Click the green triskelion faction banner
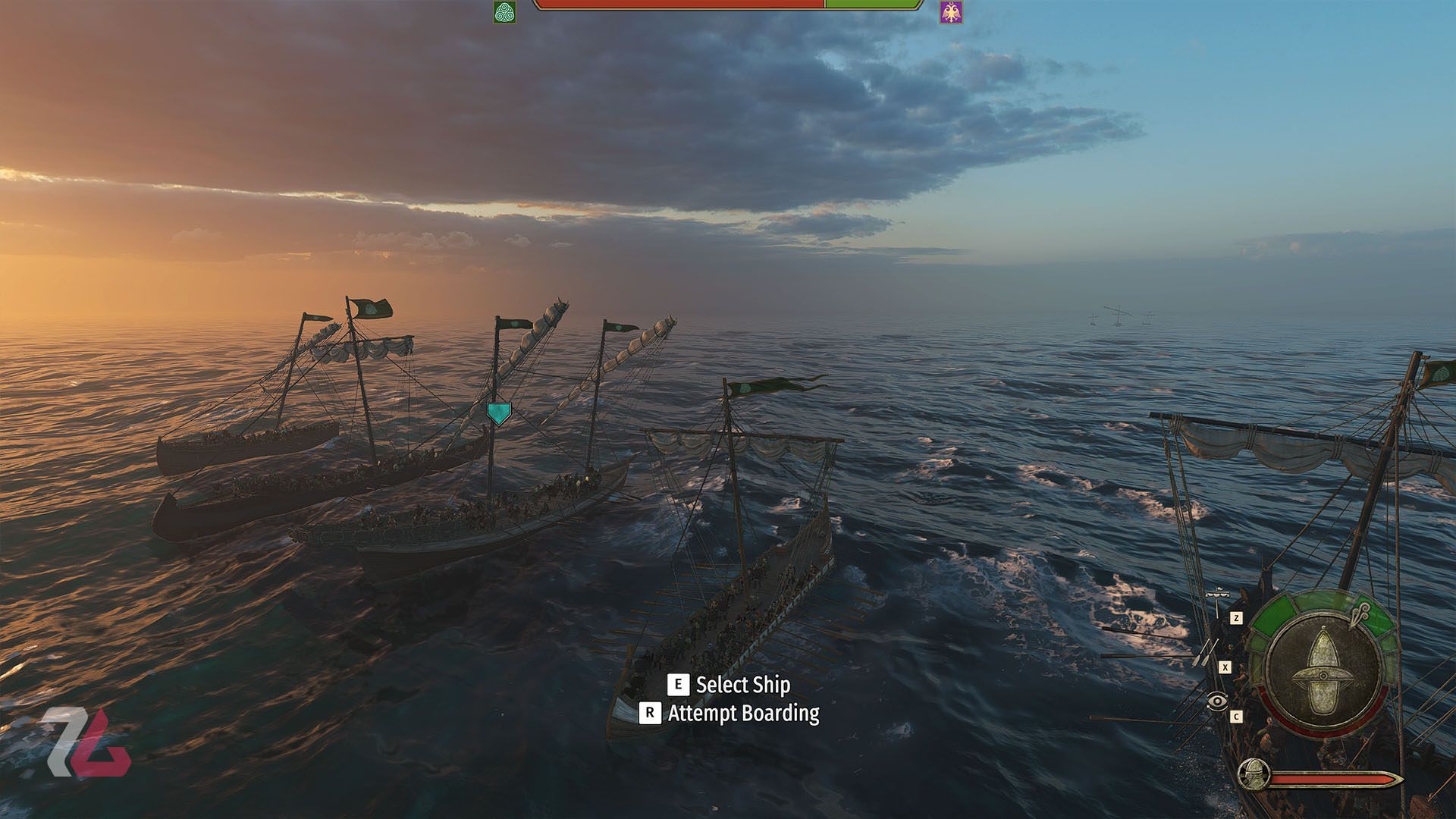The image size is (1456, 819). click(x=504, y=12)
